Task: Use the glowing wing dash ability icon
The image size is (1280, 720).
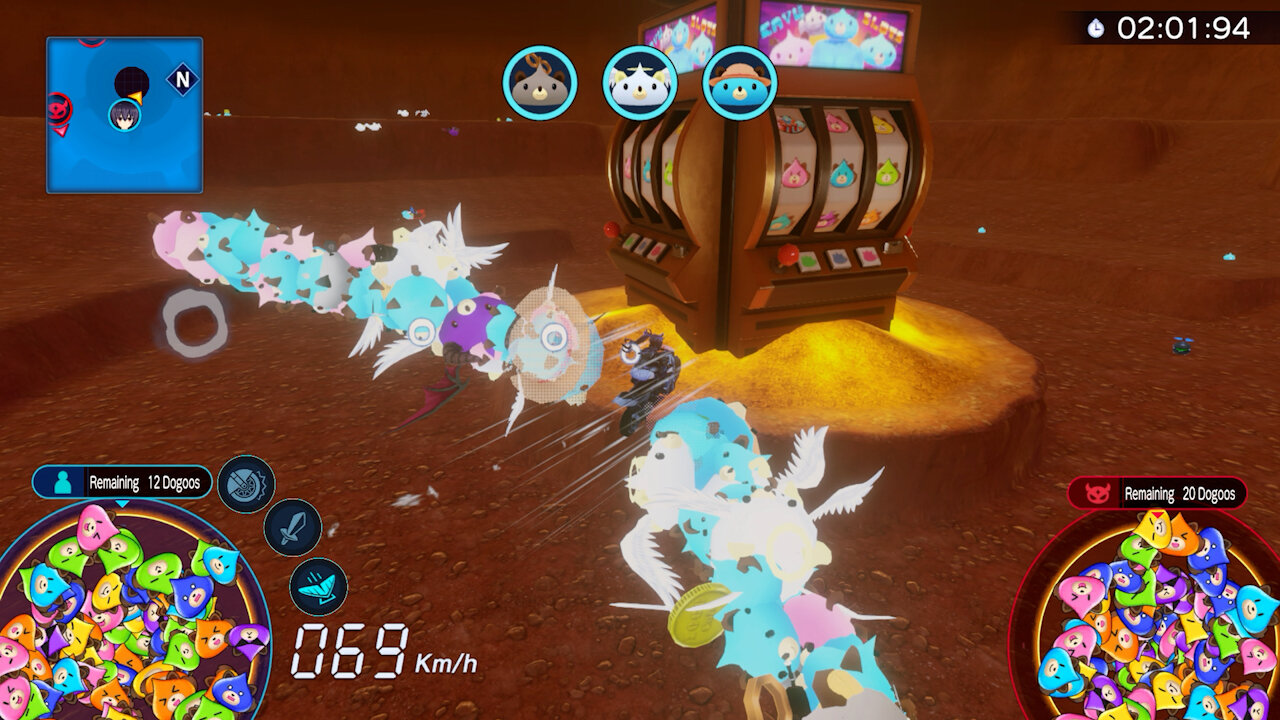Action: pos(318,586)
